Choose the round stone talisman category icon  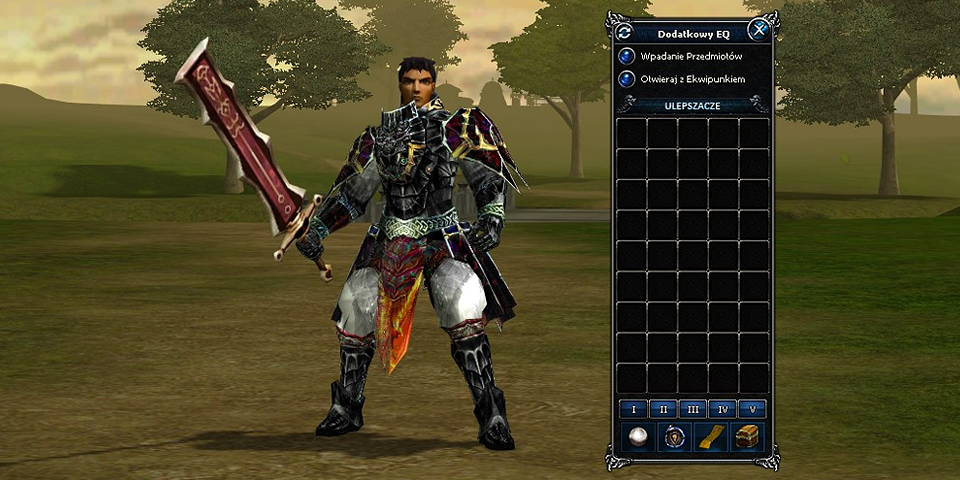(673, 436)
